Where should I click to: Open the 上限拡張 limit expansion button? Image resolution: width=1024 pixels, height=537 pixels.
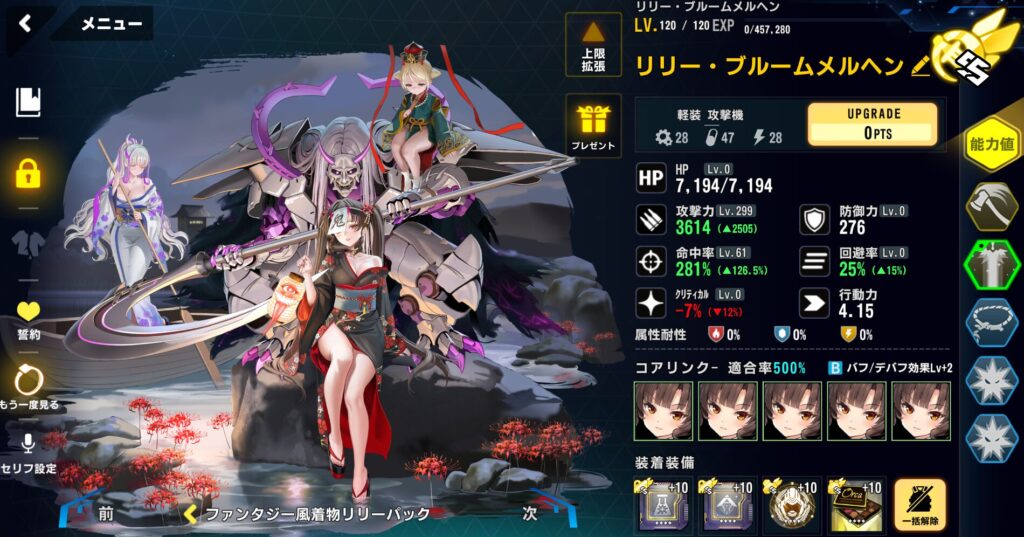click(593, 46)
